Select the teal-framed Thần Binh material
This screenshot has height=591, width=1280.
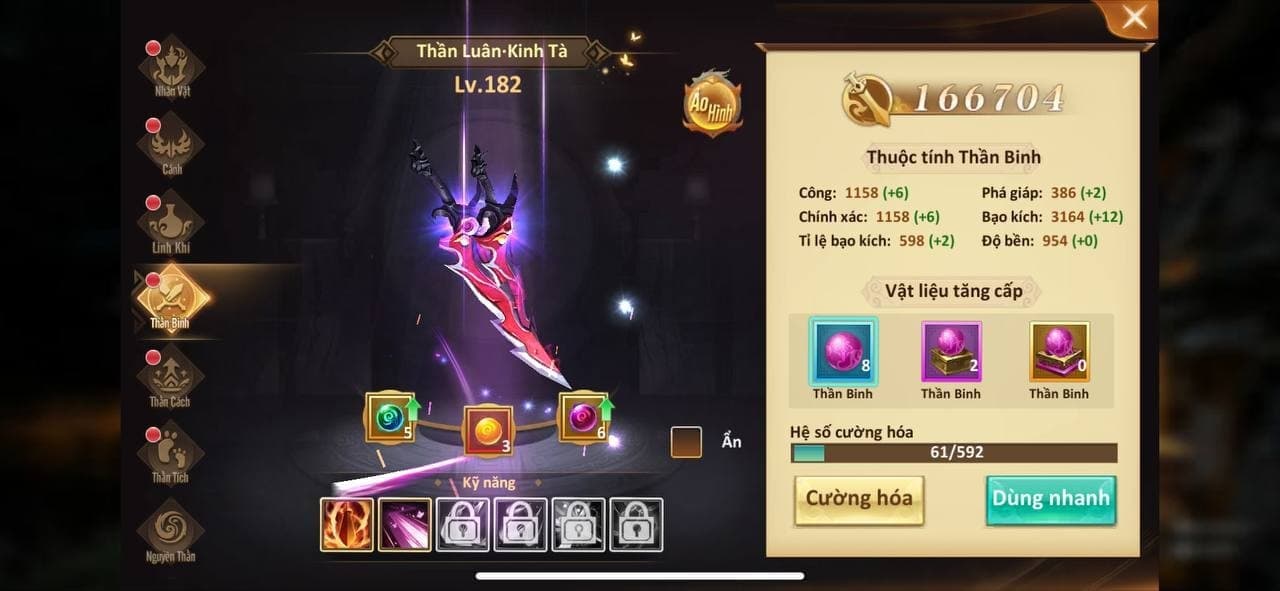[x=843, y=352]
